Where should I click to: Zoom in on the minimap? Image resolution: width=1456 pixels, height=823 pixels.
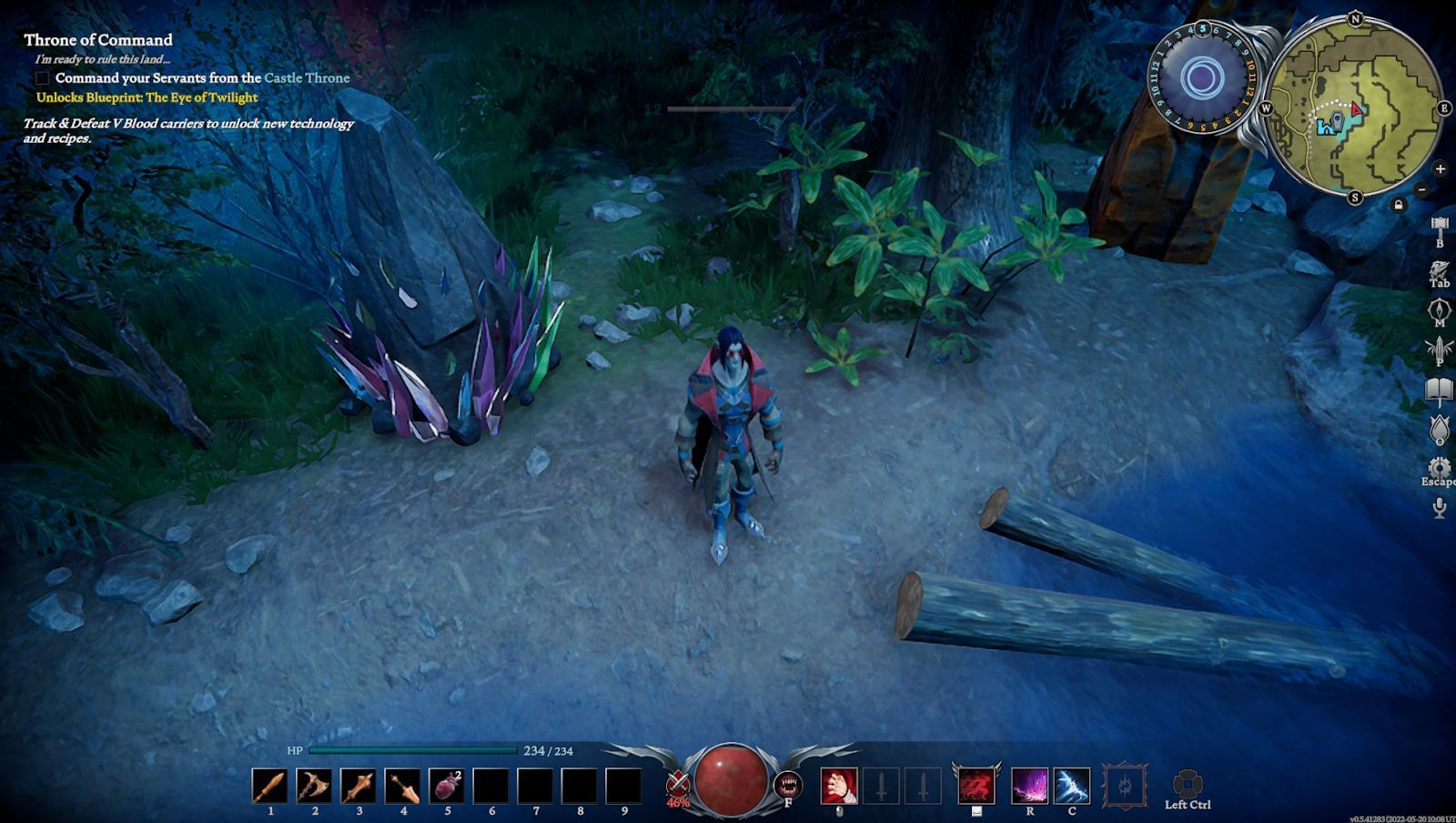[x=1441, y=168]
